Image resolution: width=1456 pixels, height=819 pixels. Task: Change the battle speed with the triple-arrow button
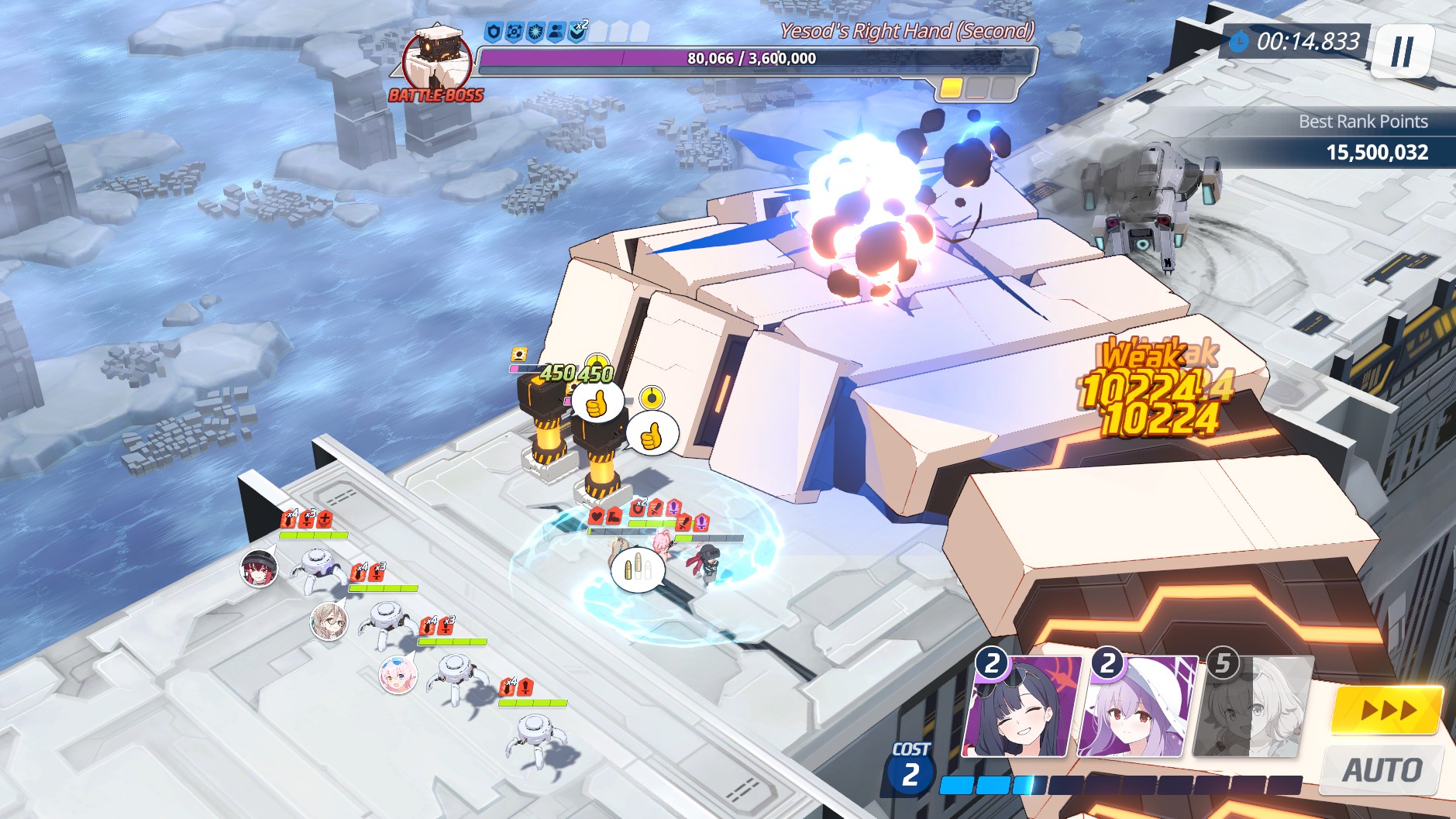point(1387,710)
